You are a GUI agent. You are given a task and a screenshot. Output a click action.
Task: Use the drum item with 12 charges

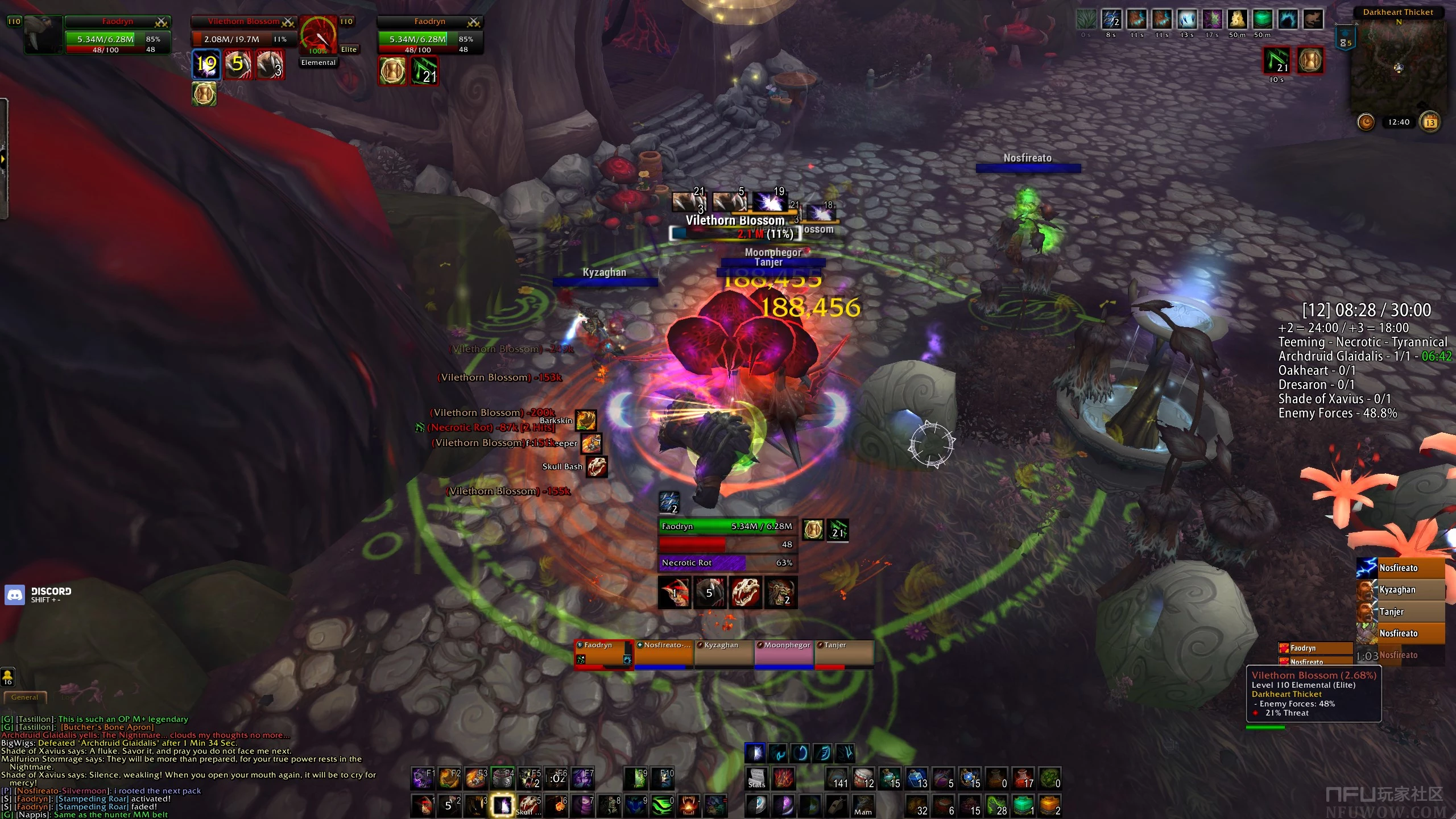click(x=863, y=777)
